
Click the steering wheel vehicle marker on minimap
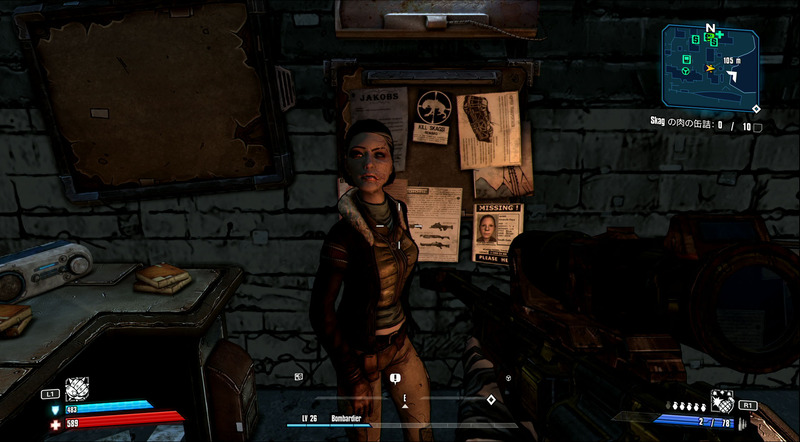(686, 72)
